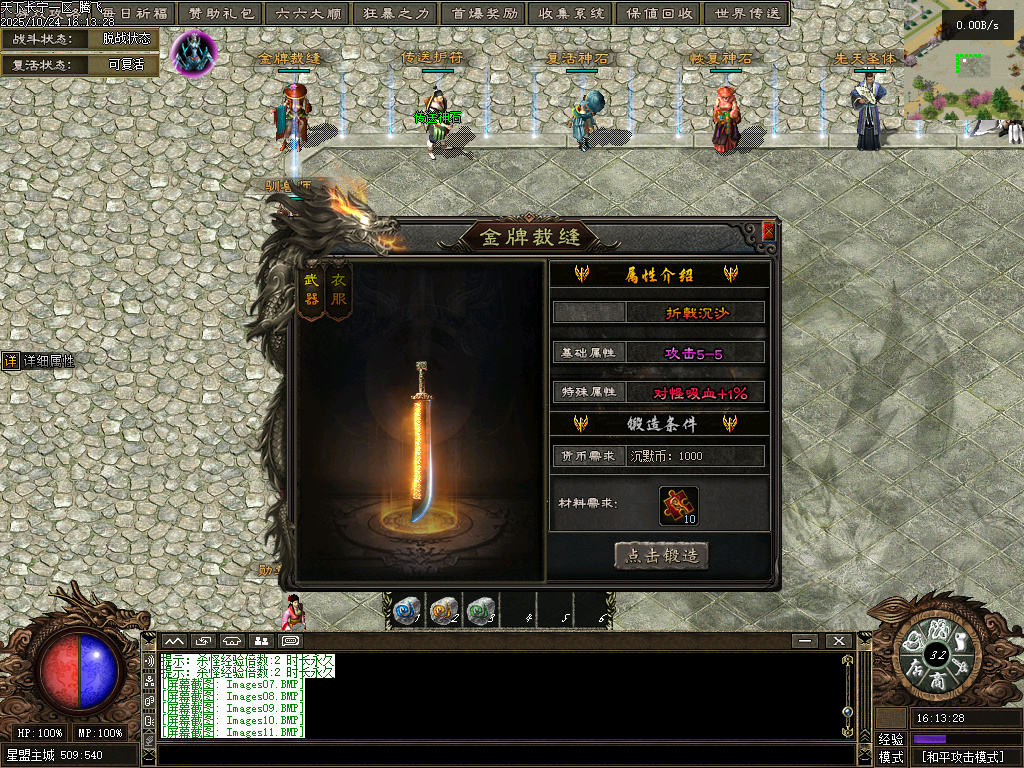
Task: Open the 详细属性 detailed attributes panel
Action: click(40, 361)
